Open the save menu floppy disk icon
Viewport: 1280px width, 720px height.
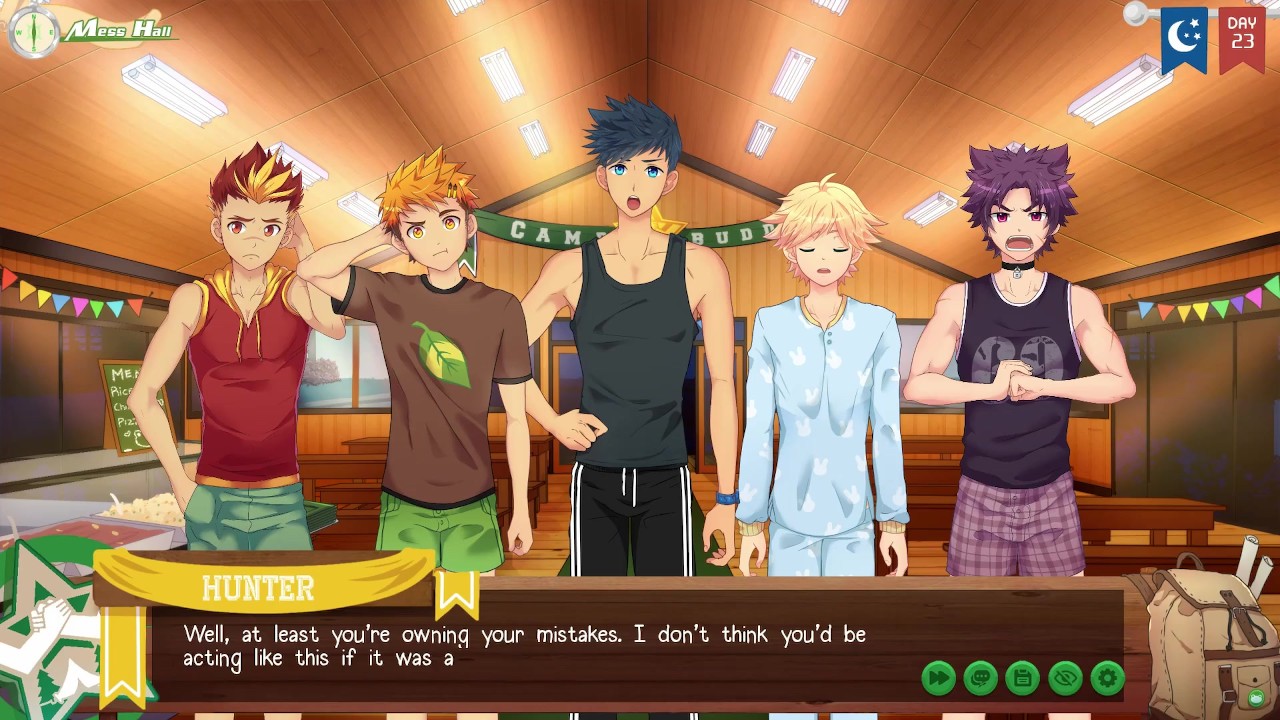pos(1022,679)
